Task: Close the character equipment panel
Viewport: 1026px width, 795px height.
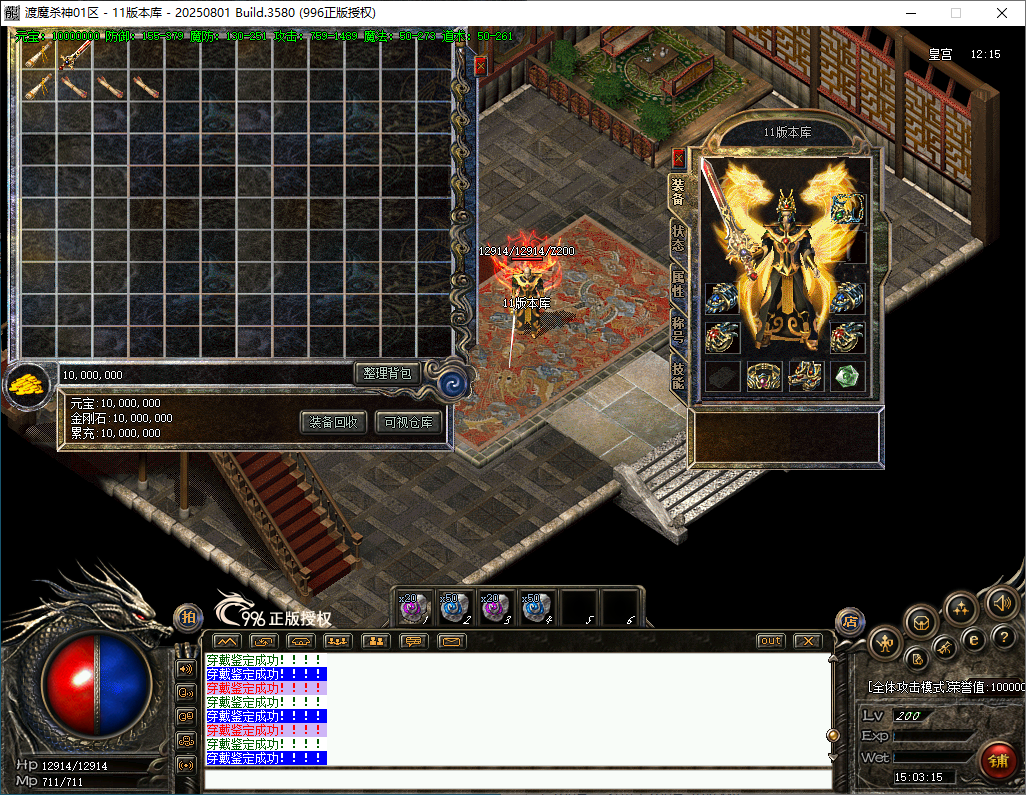Action: click(x=678, y=158)
